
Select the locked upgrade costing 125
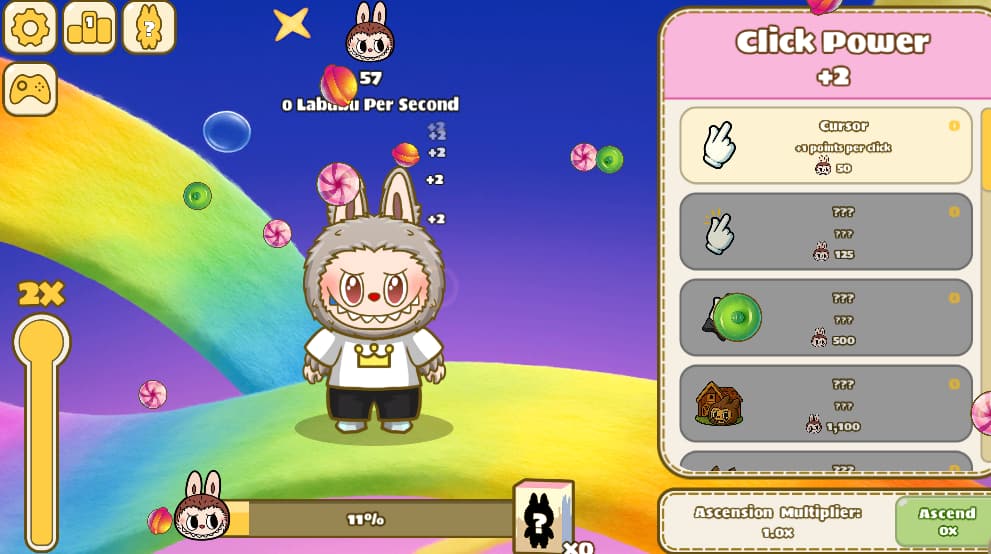coord(825,232)
